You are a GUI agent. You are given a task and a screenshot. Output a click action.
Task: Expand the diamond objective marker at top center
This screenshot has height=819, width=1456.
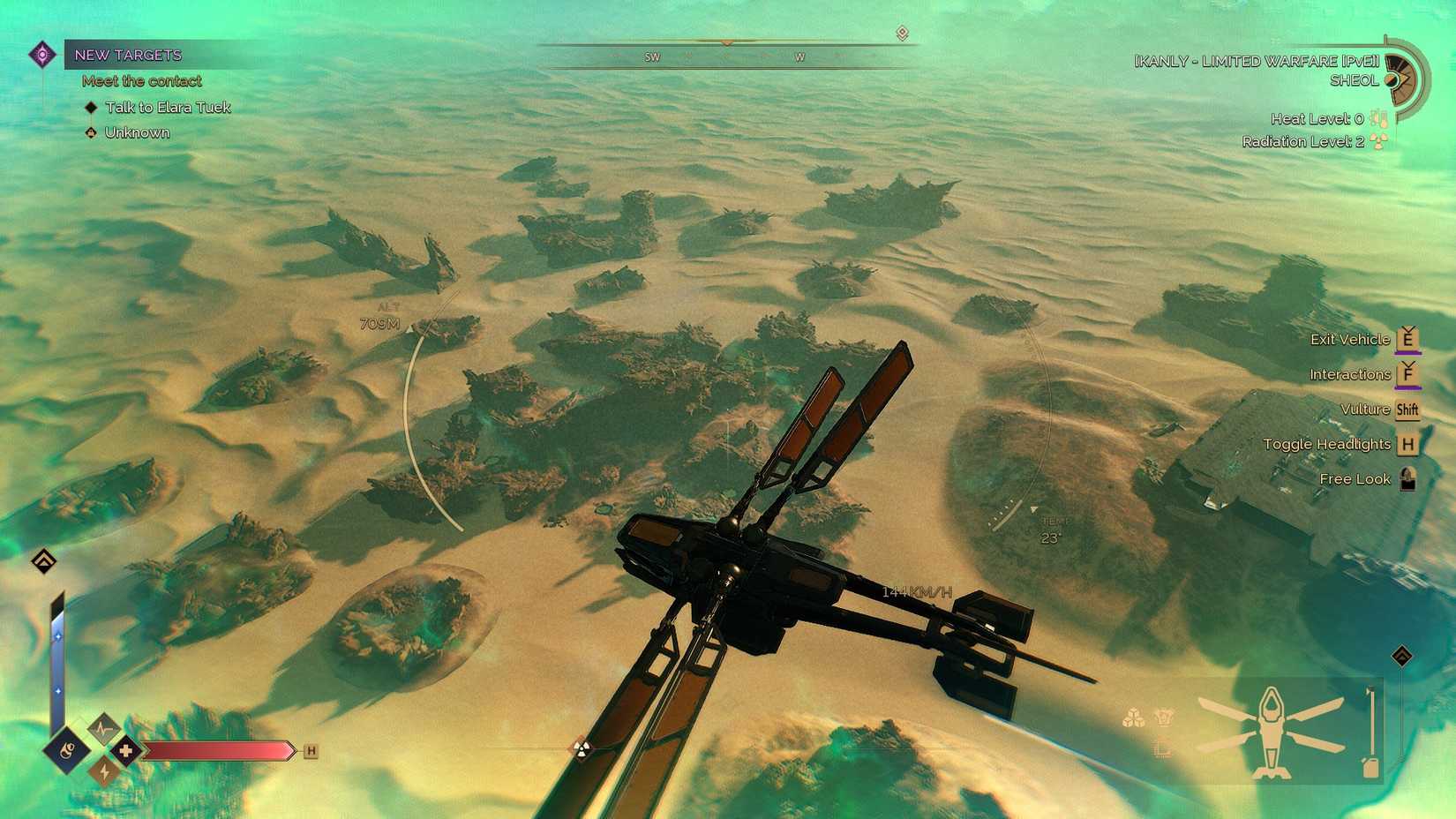(901, 32)
